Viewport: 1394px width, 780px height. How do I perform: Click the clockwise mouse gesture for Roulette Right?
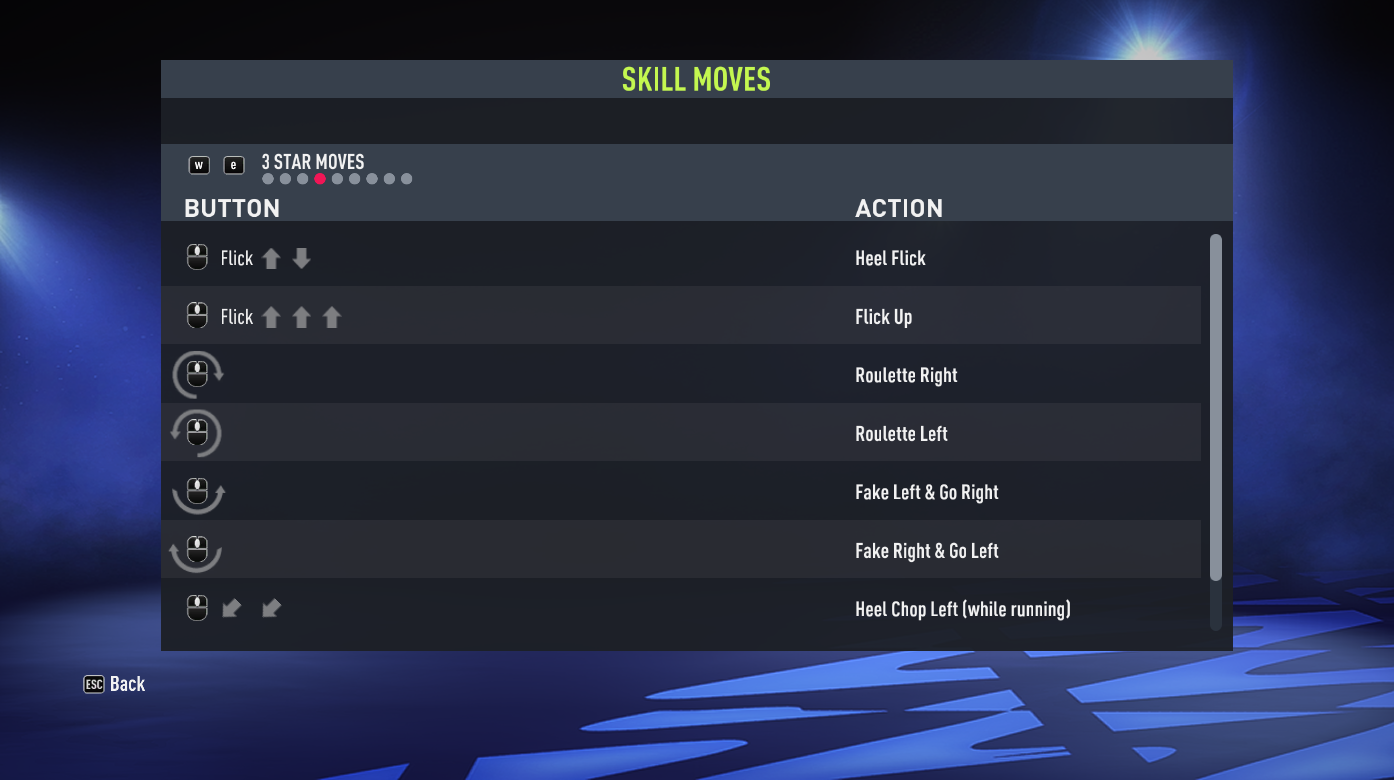pyautogui.click(x=197, y=374)
